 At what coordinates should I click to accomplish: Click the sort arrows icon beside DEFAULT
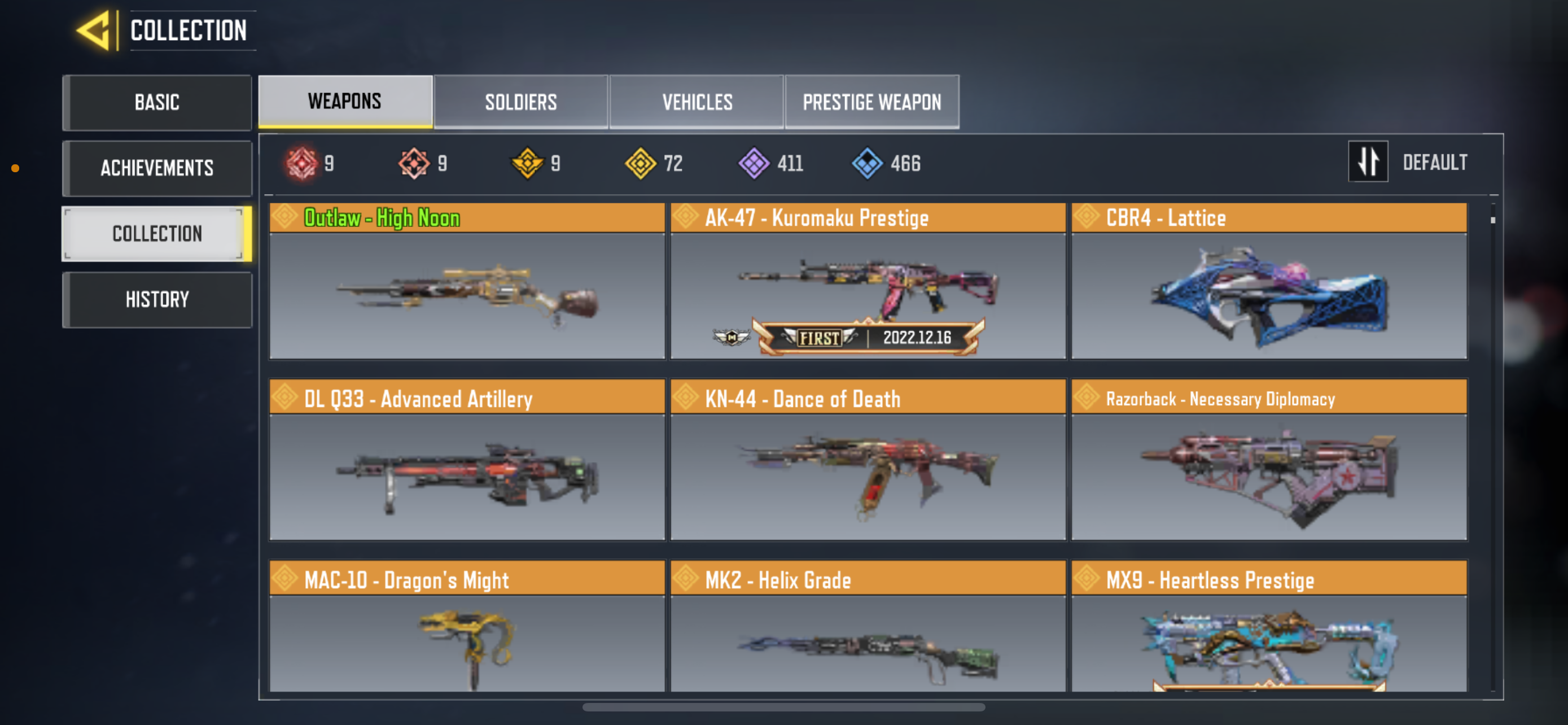[x=1368, y=161]
